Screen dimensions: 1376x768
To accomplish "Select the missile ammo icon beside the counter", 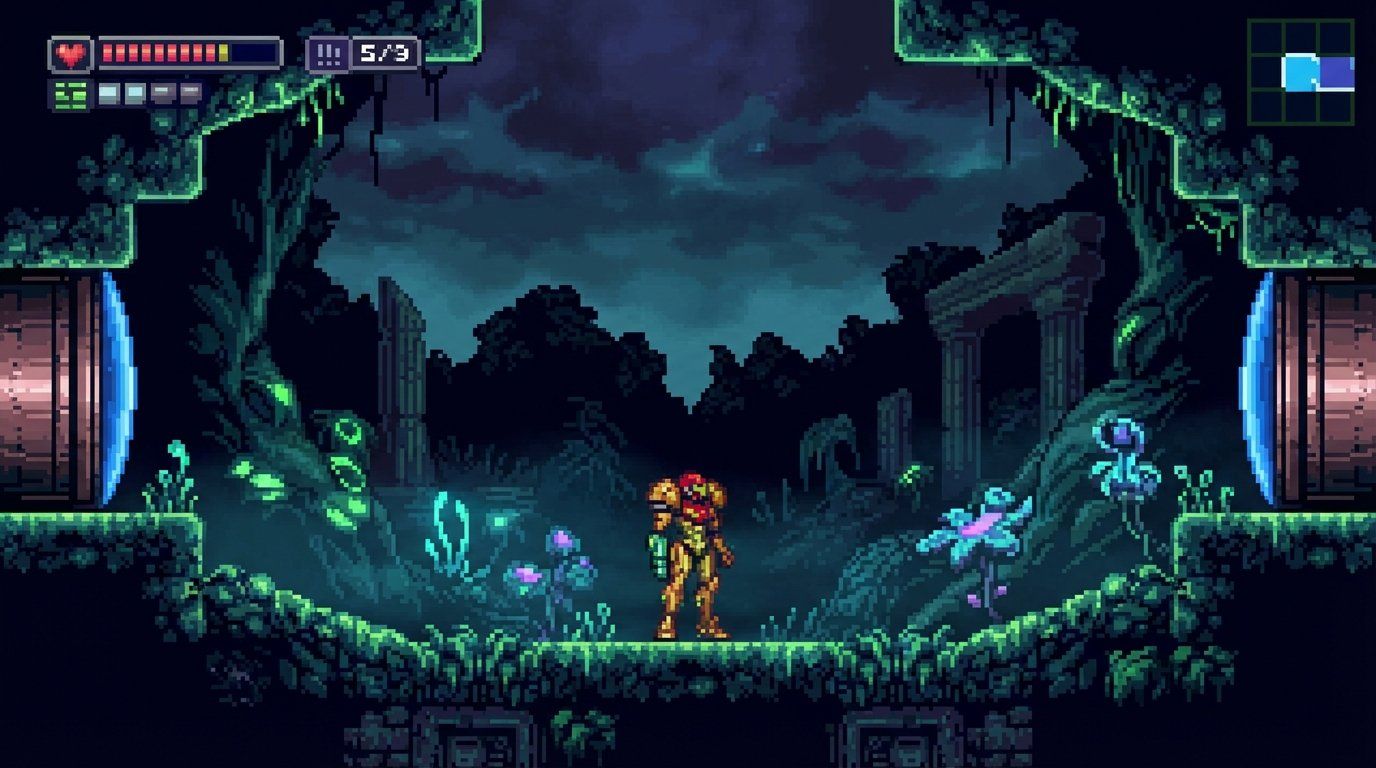I will coord(328,54).
